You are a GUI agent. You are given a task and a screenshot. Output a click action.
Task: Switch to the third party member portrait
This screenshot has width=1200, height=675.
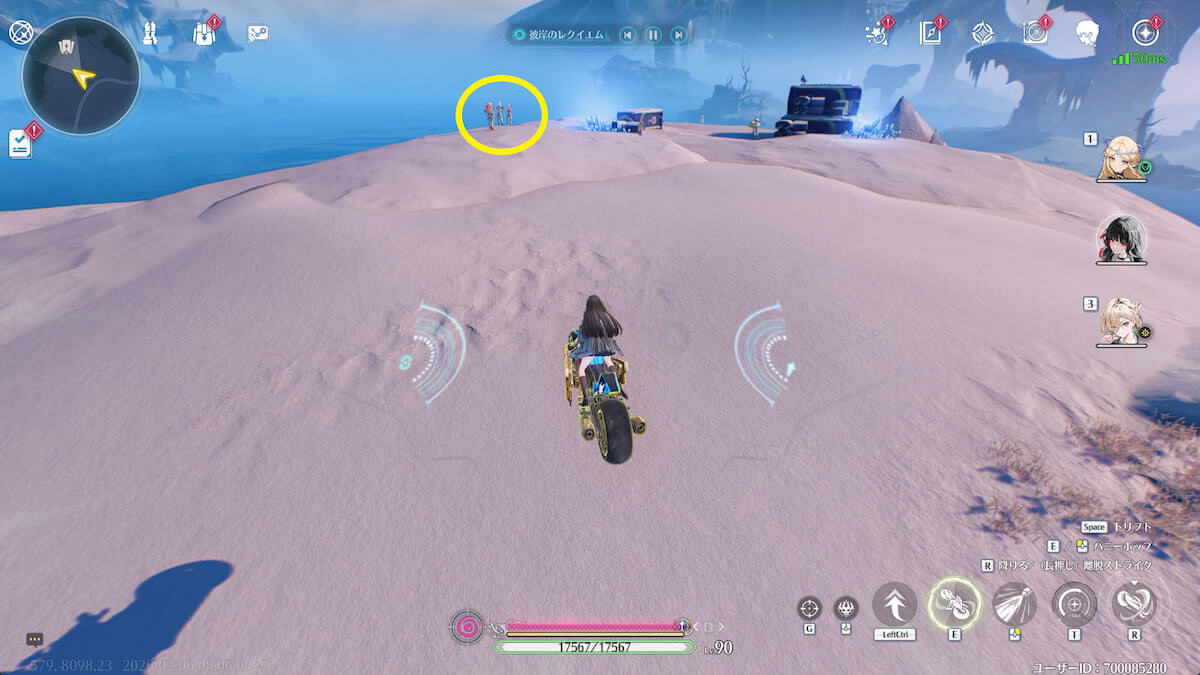coord(1121,322)
